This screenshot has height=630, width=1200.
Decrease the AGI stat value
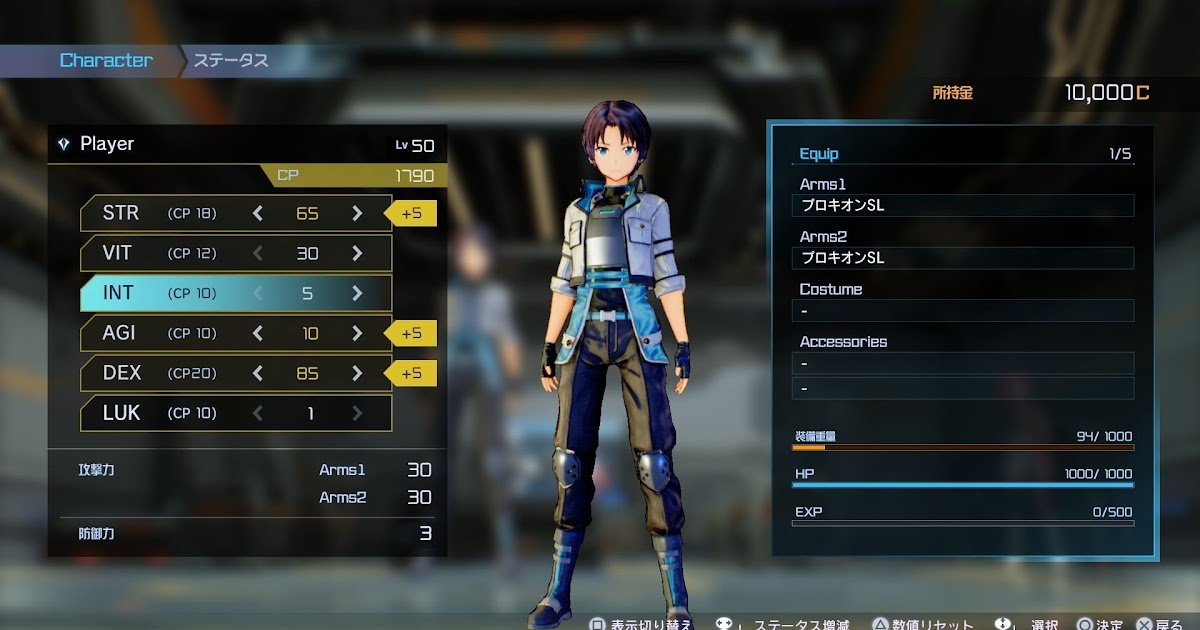coord(258,333)
